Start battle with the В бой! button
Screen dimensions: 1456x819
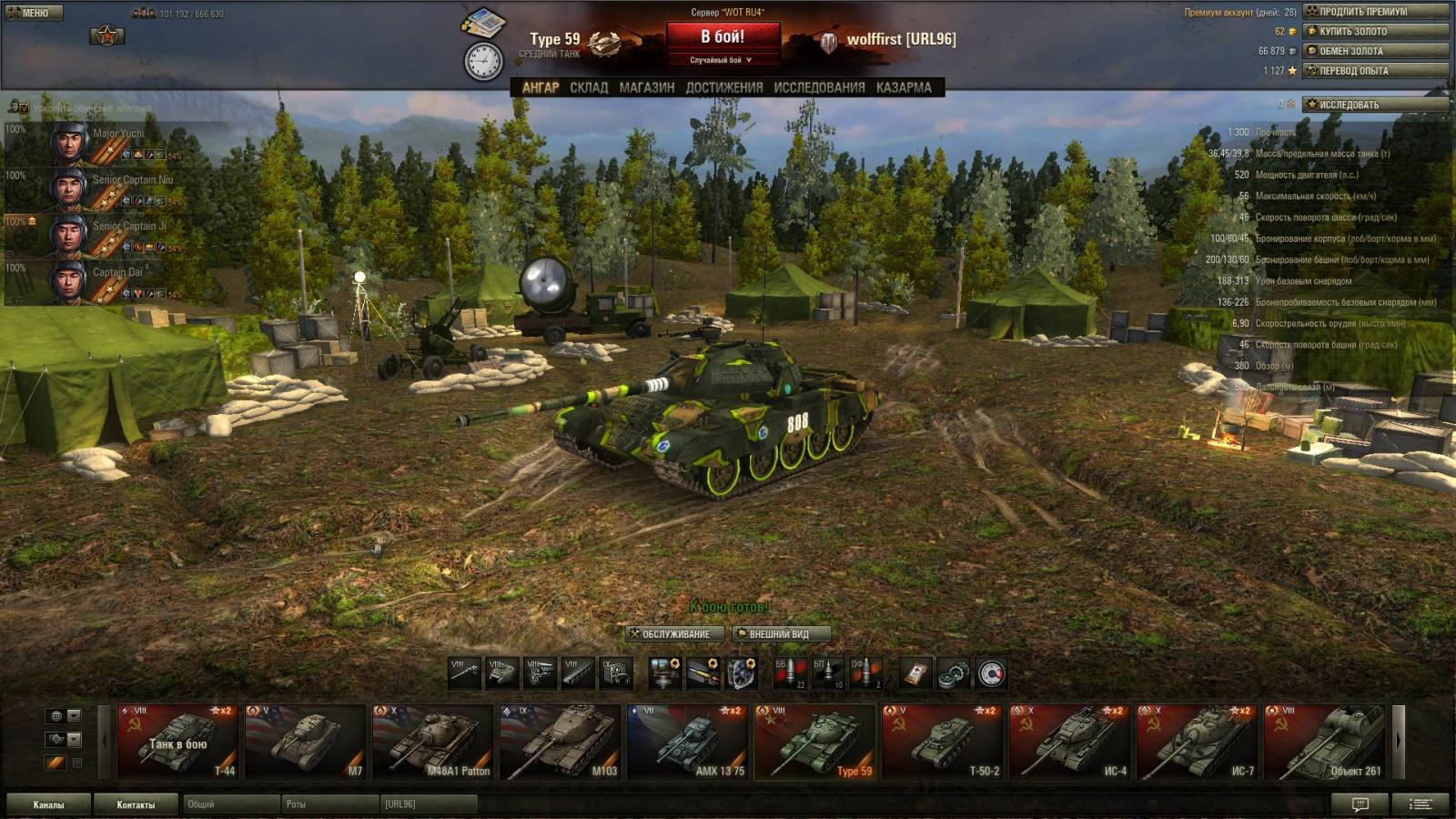click(x=723, y=37)
